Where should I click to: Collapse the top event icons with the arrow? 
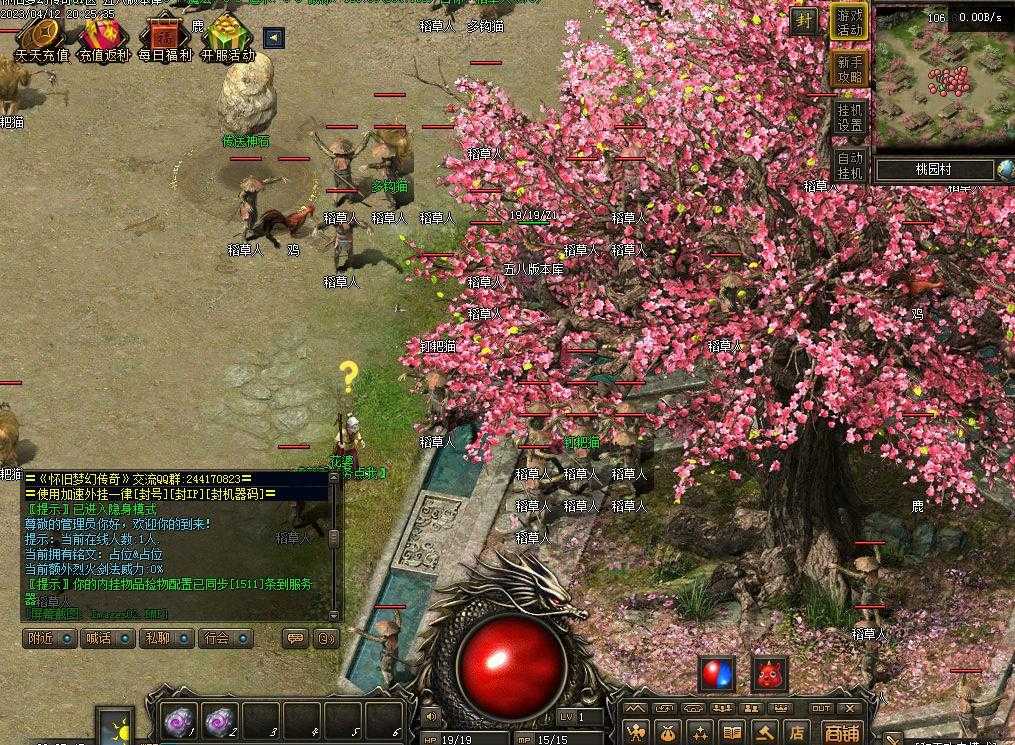[x=272, y=38]
